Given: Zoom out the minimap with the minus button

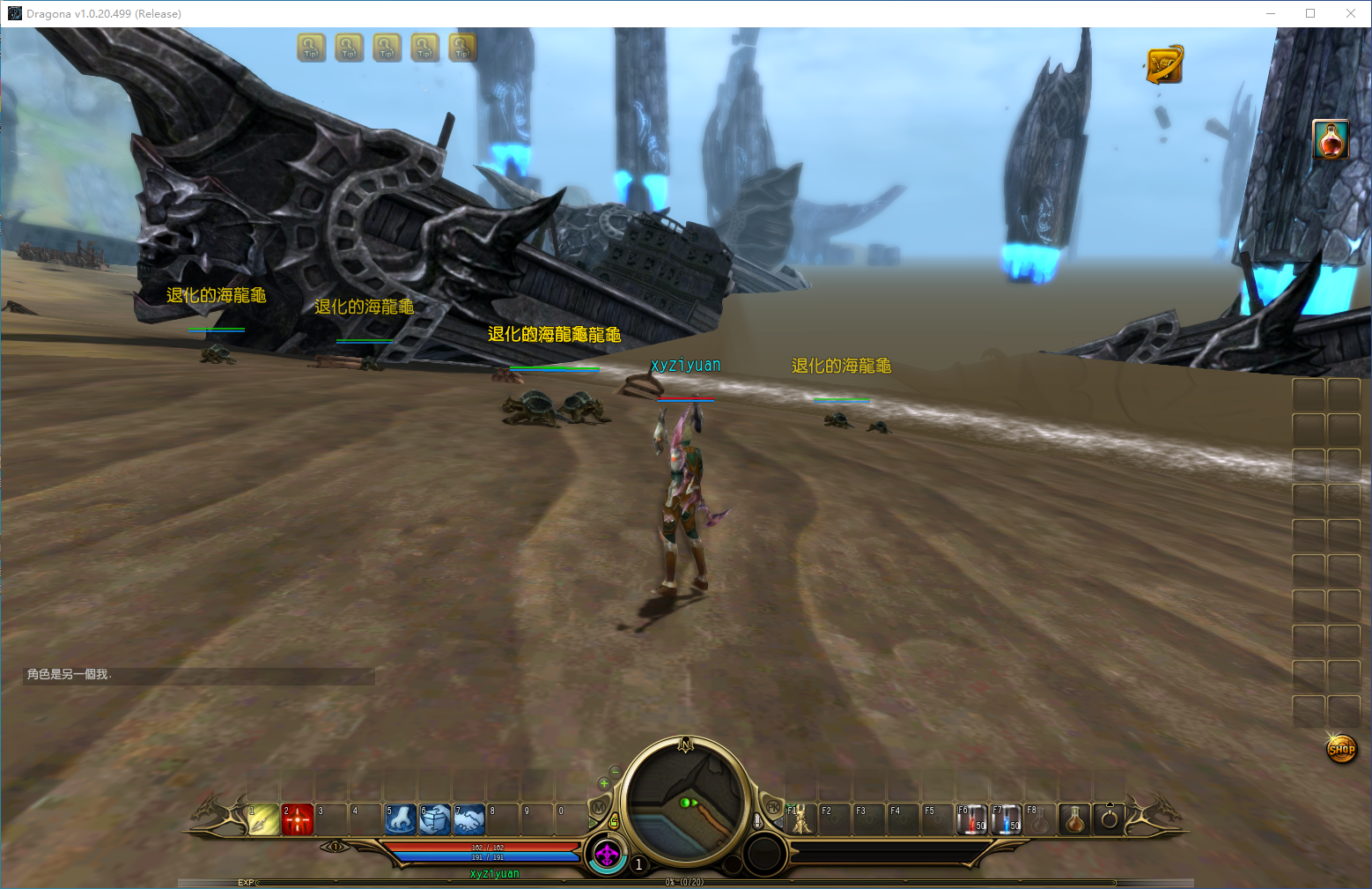Looking at the screenshot, I should click(616, 772).
